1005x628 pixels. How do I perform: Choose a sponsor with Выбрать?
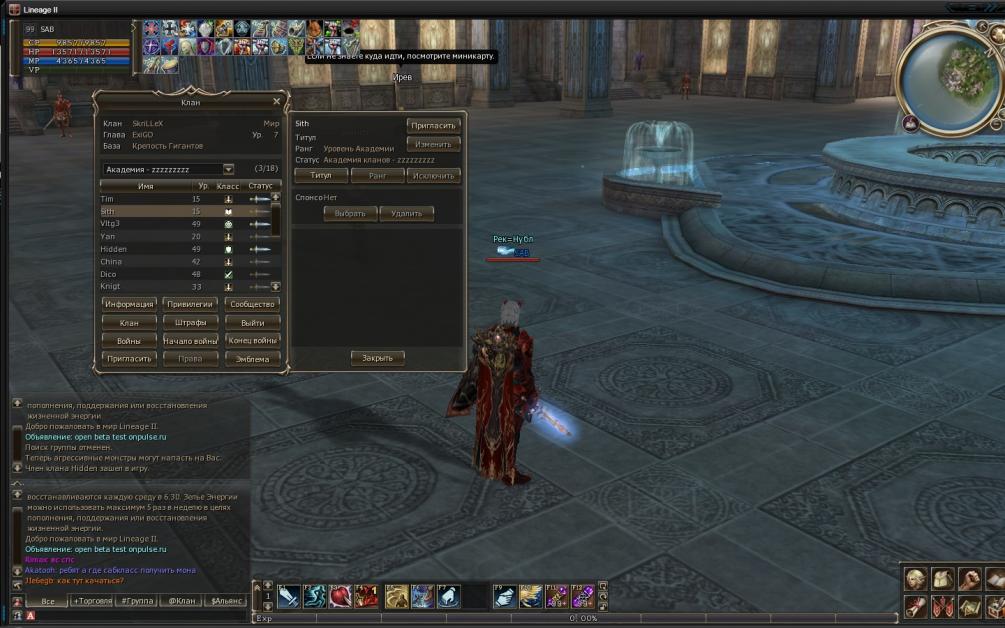(350, 213)
